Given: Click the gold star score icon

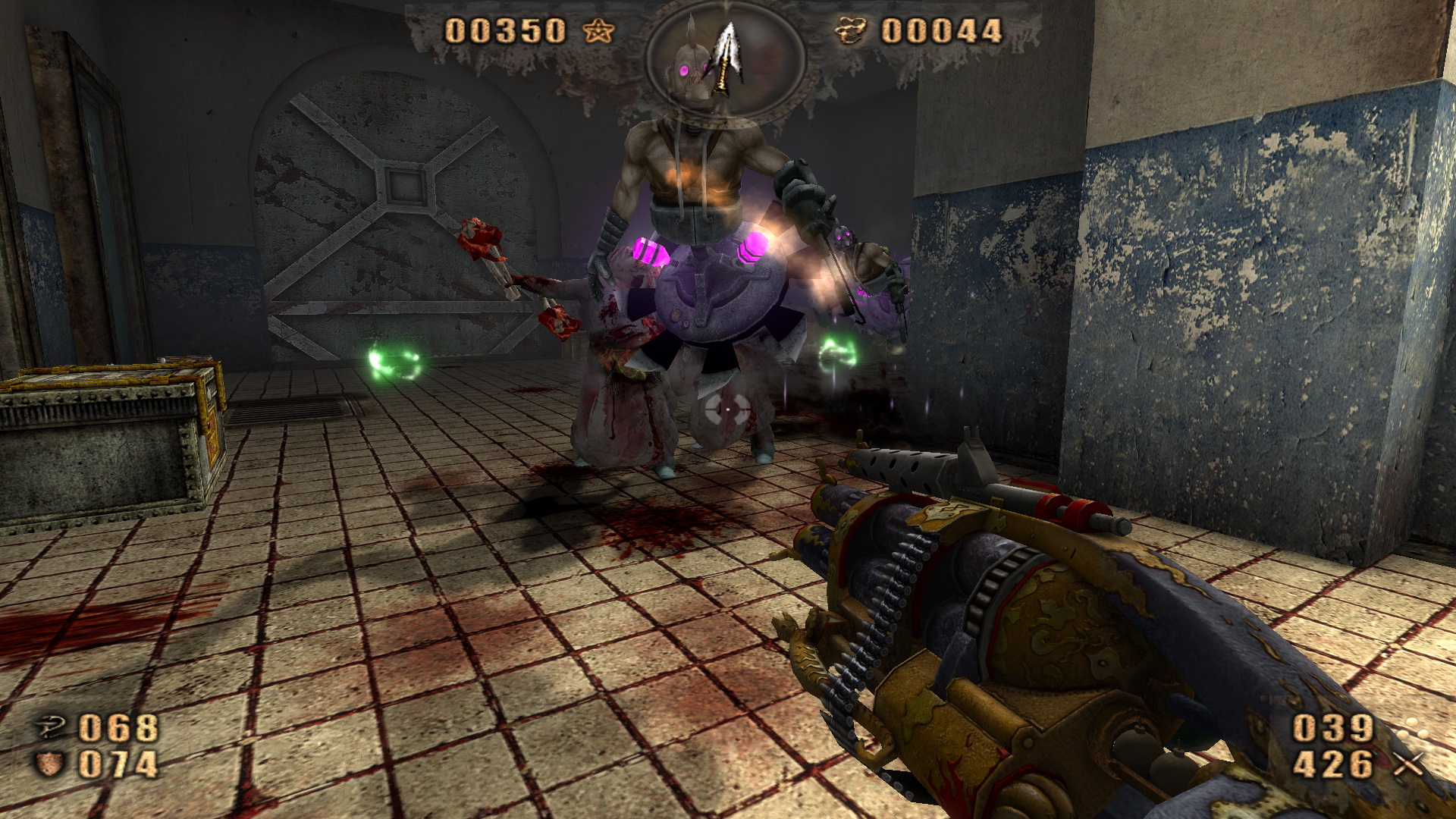Looking at the screenshot, I should 600,31.
